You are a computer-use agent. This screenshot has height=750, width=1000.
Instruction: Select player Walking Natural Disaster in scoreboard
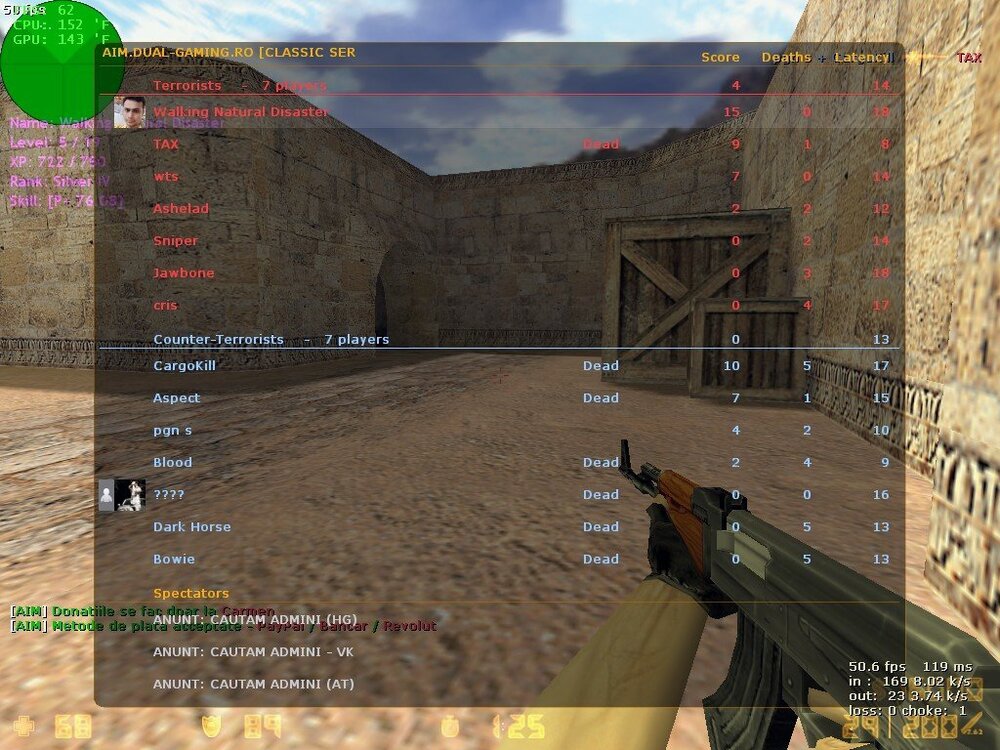point(241,112)
